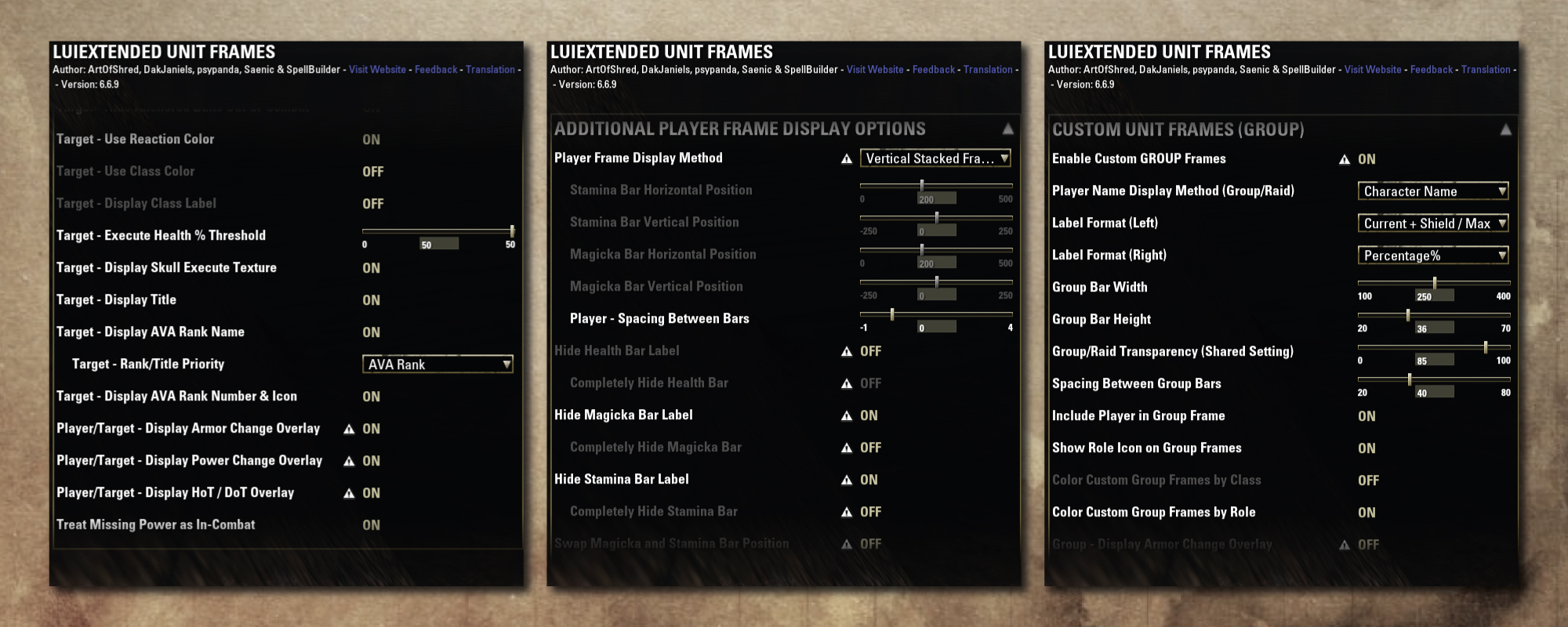This screenshot has height=627, width=1568.
Task: Click the Execute Health % Threshold slider
Action: (437, 231)
